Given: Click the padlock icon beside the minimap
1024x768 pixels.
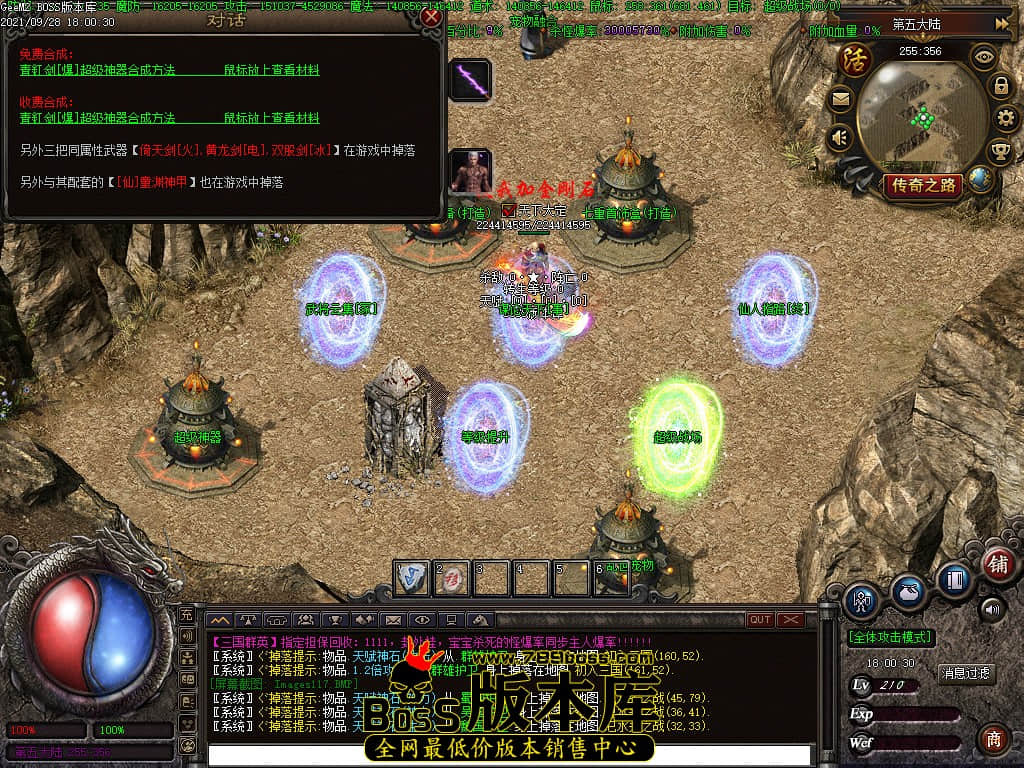Looking at the screenshot, I should 1000,87.
